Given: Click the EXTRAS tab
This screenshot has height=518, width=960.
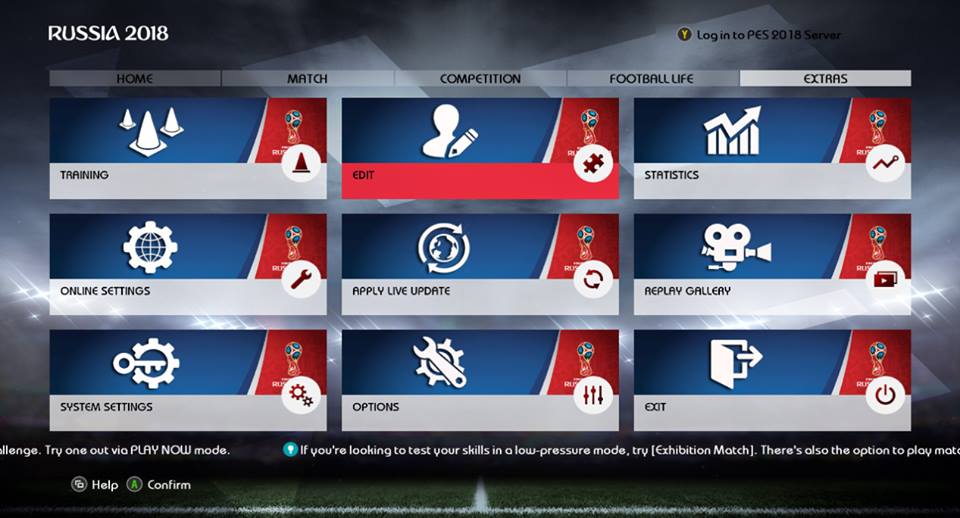Looking at the screenshot, I should [x=825, y=78].
